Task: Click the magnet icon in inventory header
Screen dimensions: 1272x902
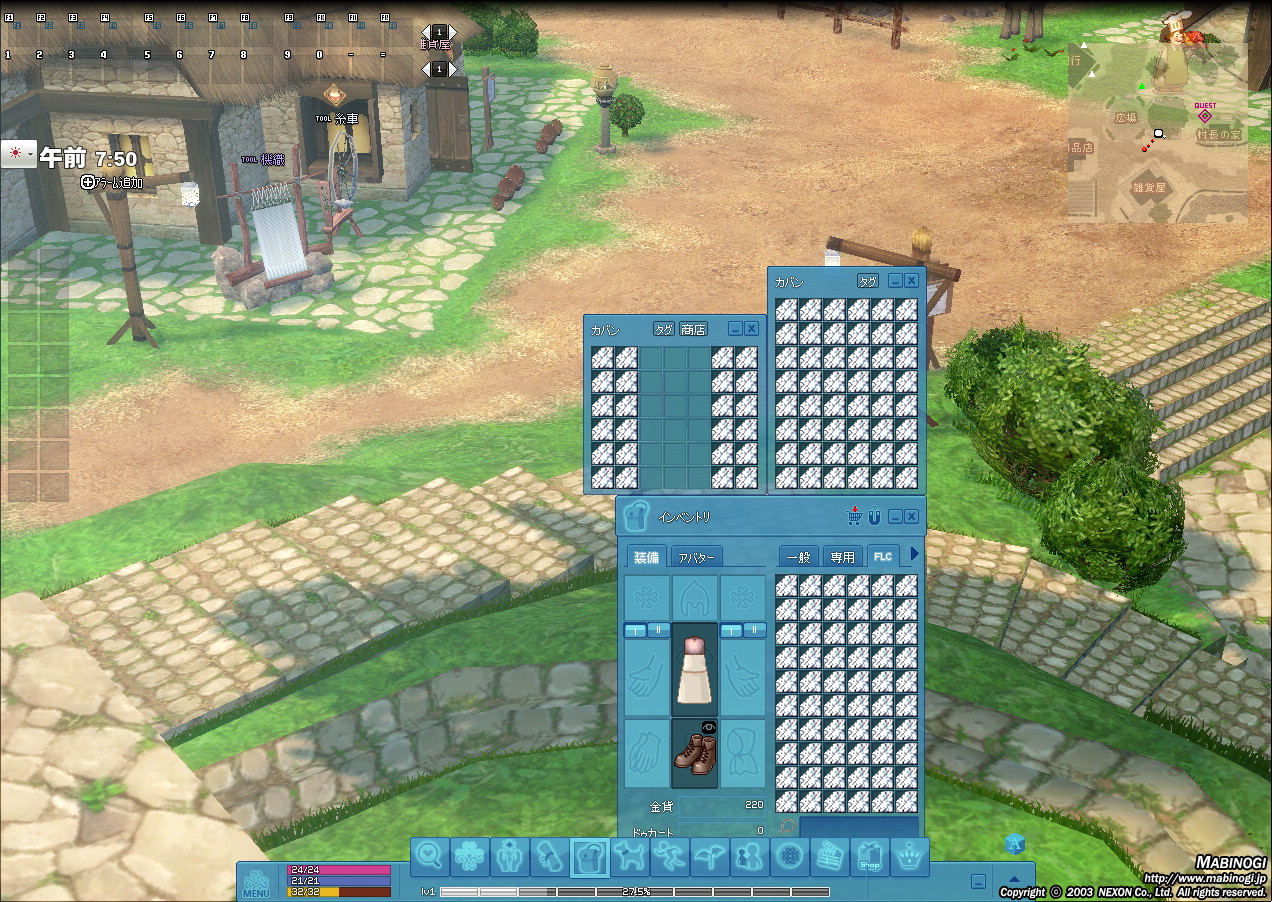Action: click(873, 517)
